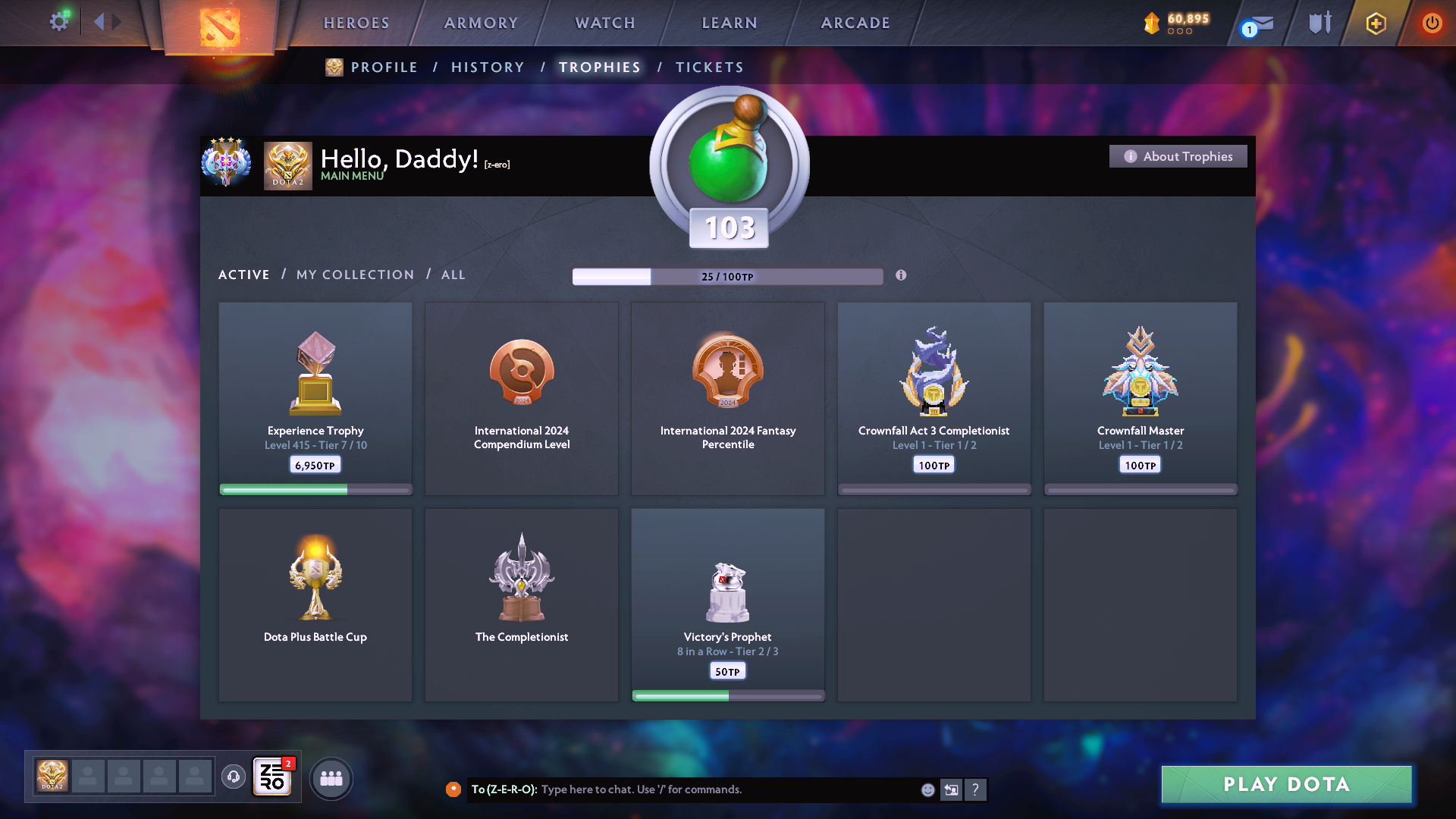Filter trophies by My Collection

[355, 275]
